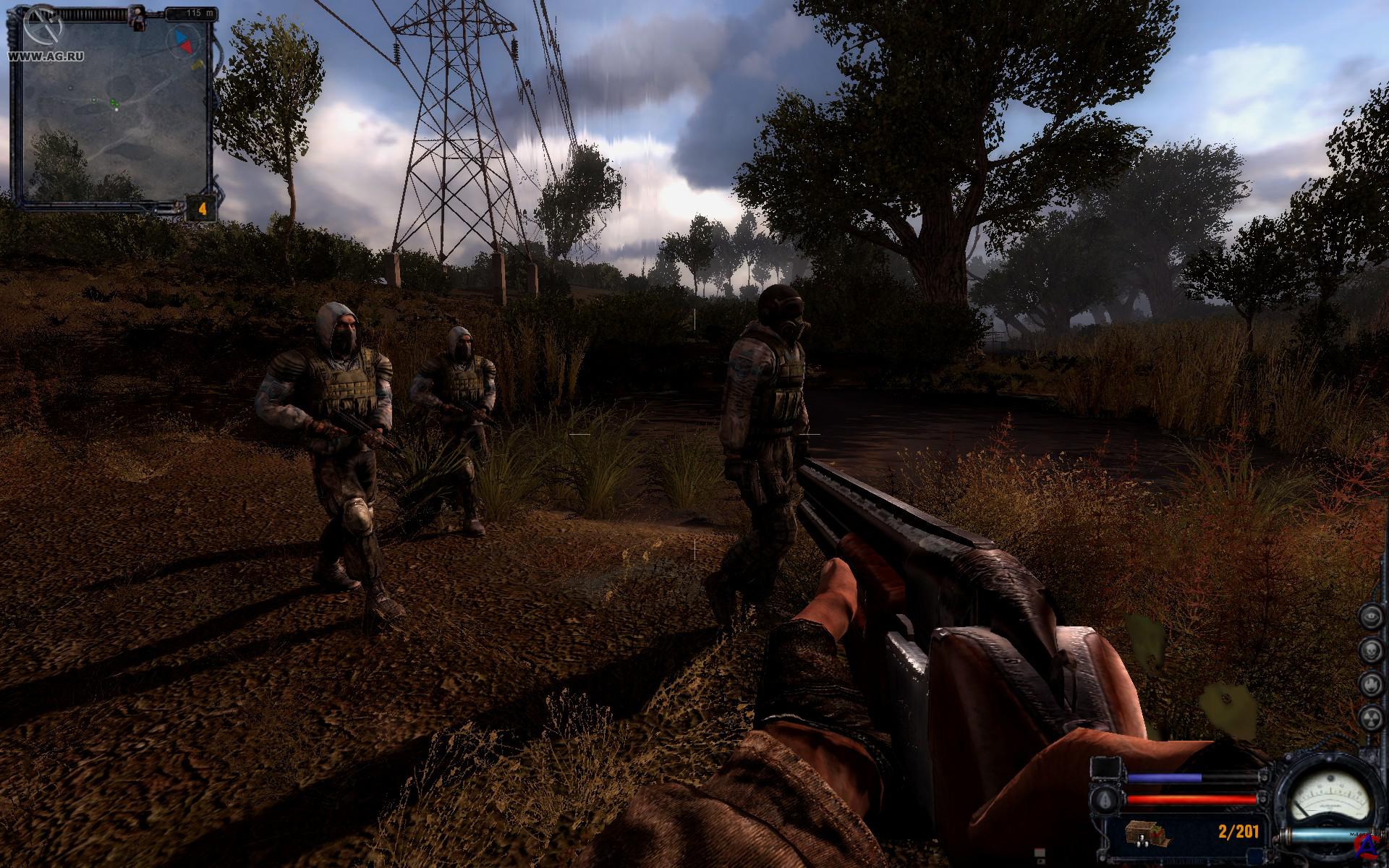Select the skull chemical hazard indicator
Image resolution: width=1389 pixels, height=868 pixels.
pyautogui.click(x=1371, y=648)
